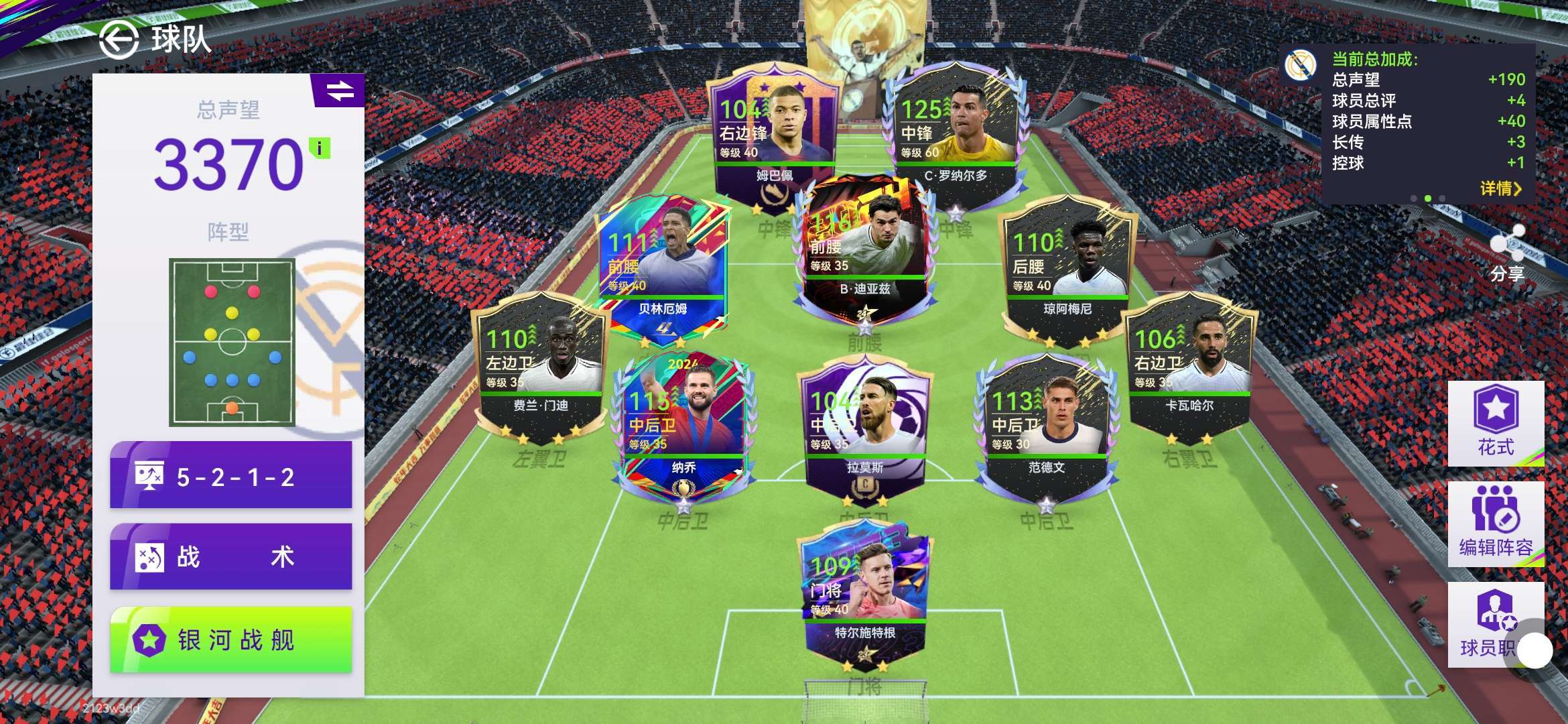
Task: Pick the 拉莫斯 Ramos centre-back card
Action: tap(864, 429)
